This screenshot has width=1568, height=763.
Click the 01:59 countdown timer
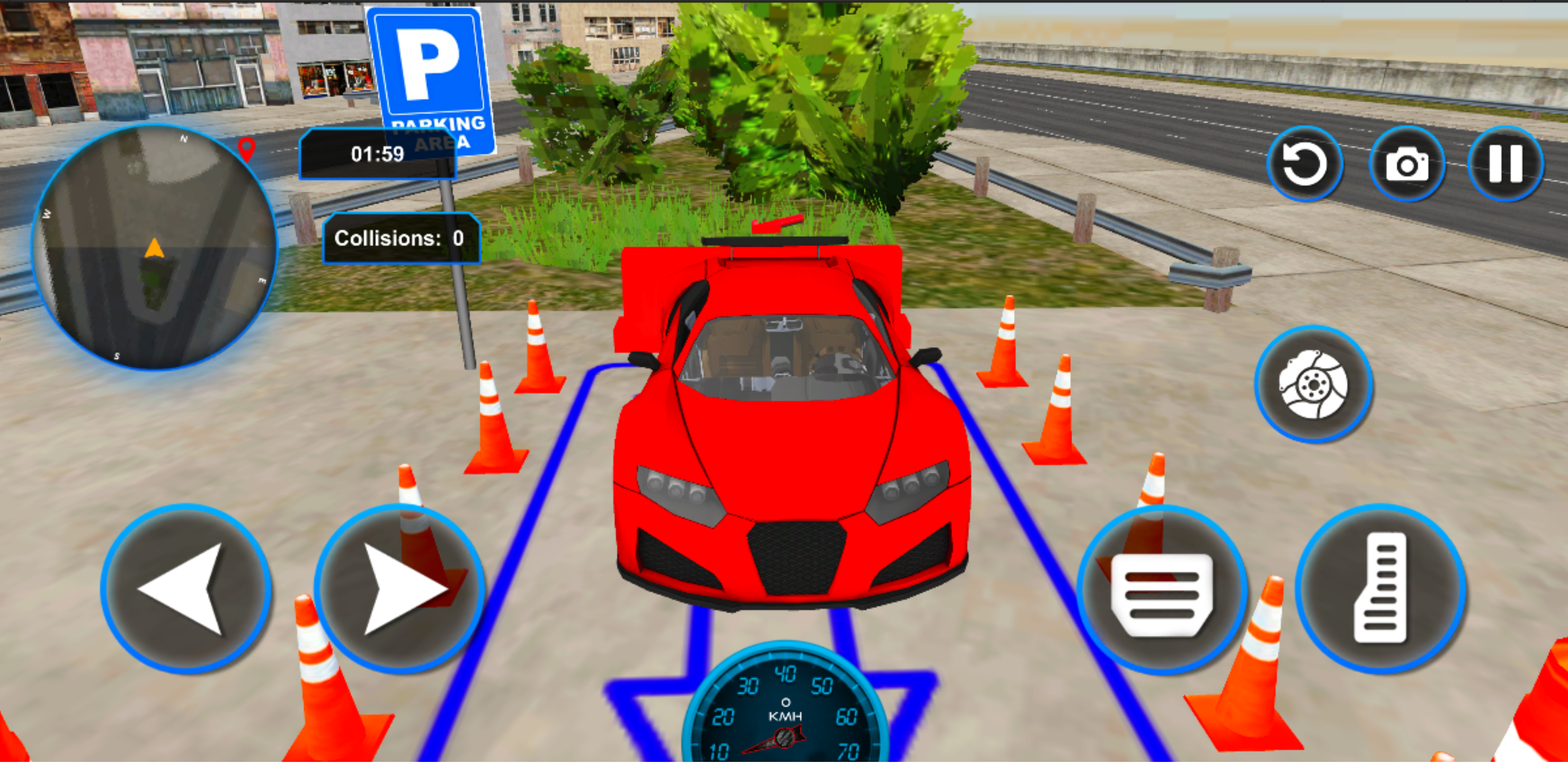tap(377, 154)
